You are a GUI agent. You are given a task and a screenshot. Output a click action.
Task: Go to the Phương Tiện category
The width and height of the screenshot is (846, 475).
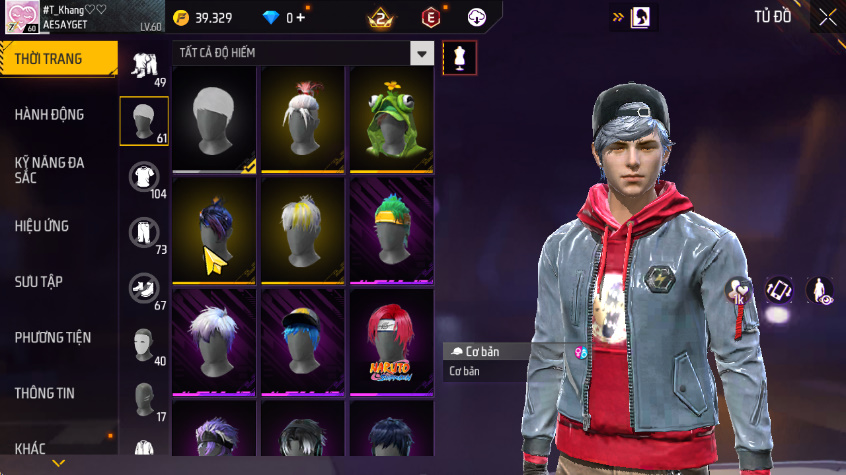51,338
